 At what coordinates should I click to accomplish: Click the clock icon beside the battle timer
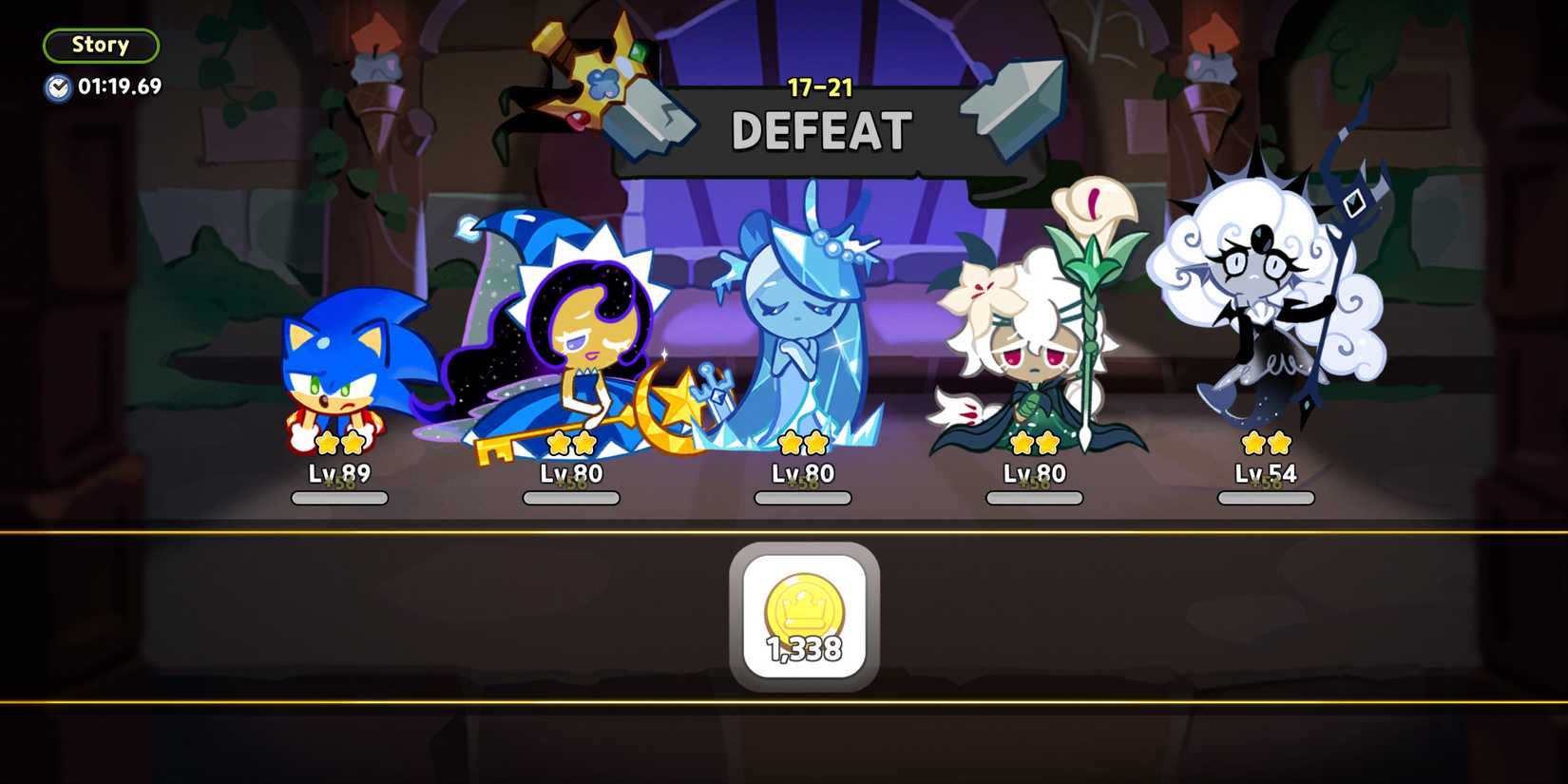57,87
